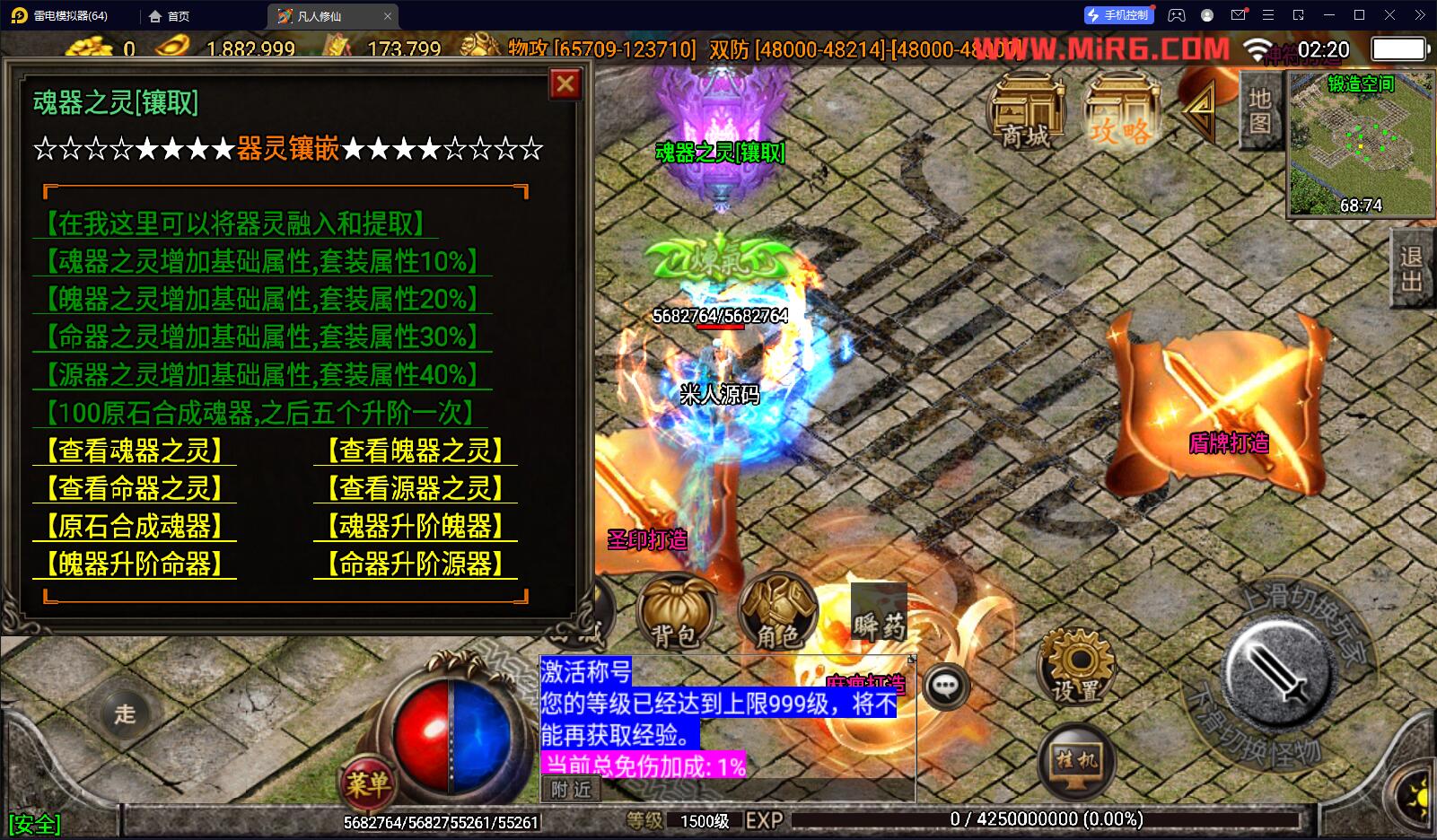Screen dimensions: 1437x840
Task: Select 查看魄器之灵 option
Action: click(x=416, y=451)
